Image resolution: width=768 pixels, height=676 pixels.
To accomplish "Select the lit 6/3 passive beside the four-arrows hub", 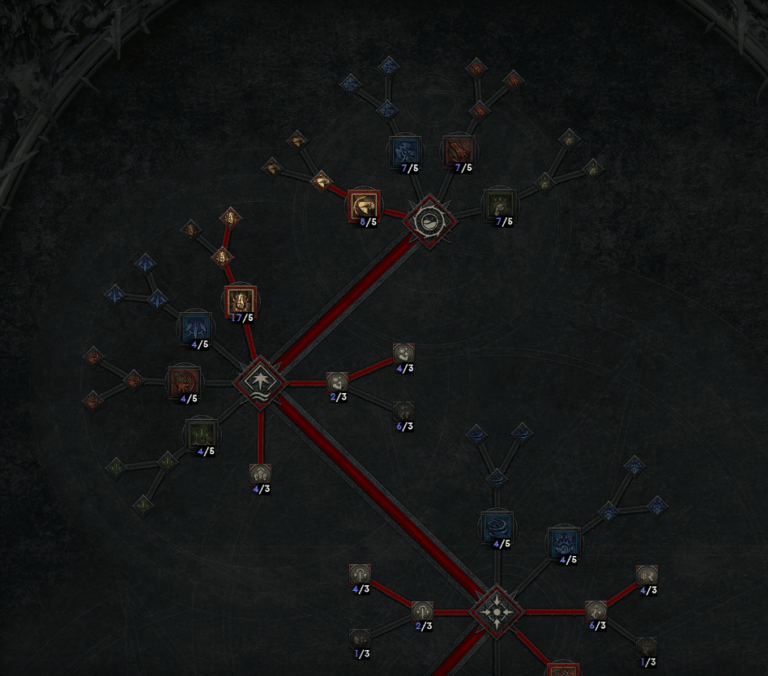I will tap(596, 610).
